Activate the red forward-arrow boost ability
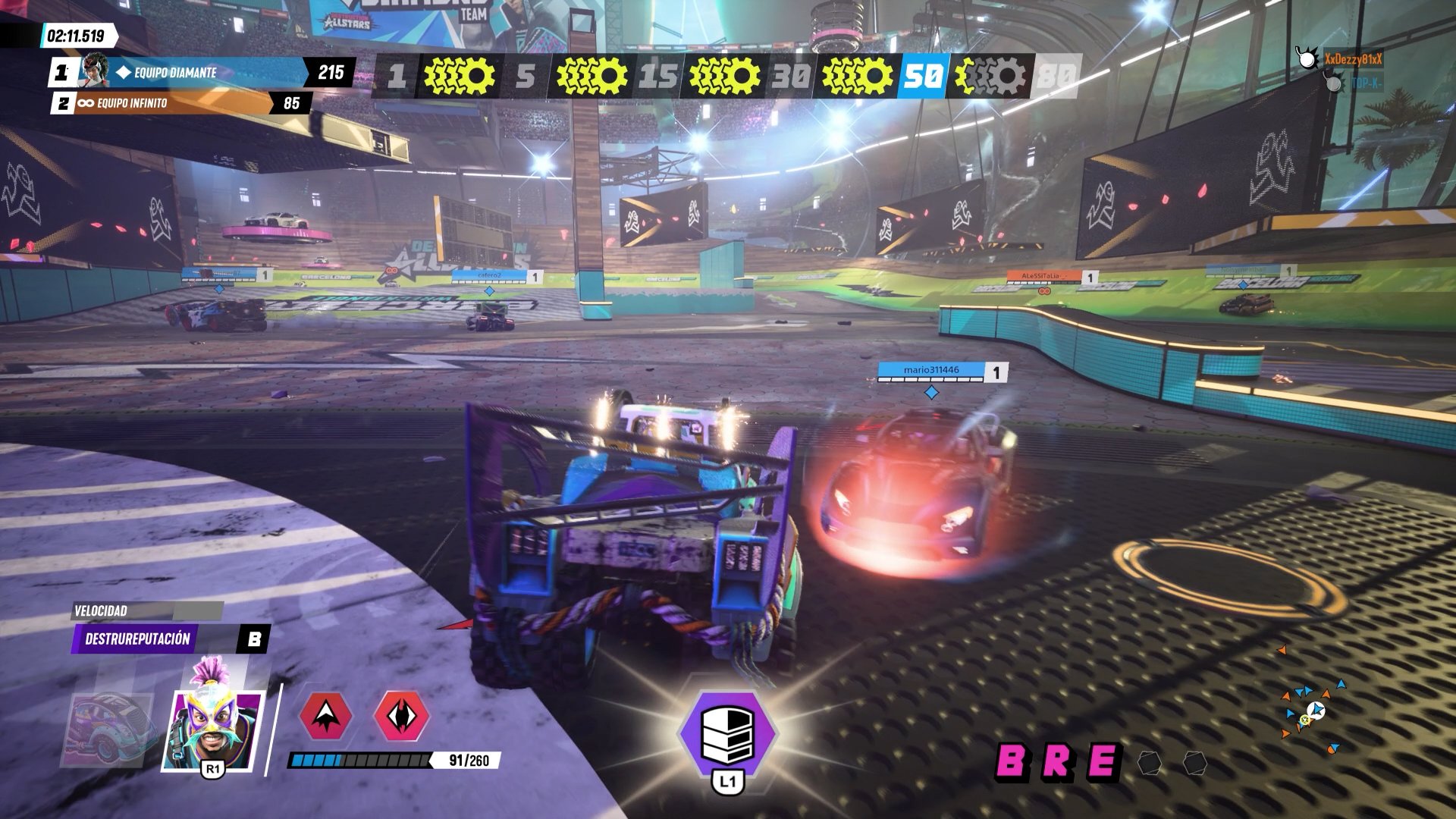 326,715
